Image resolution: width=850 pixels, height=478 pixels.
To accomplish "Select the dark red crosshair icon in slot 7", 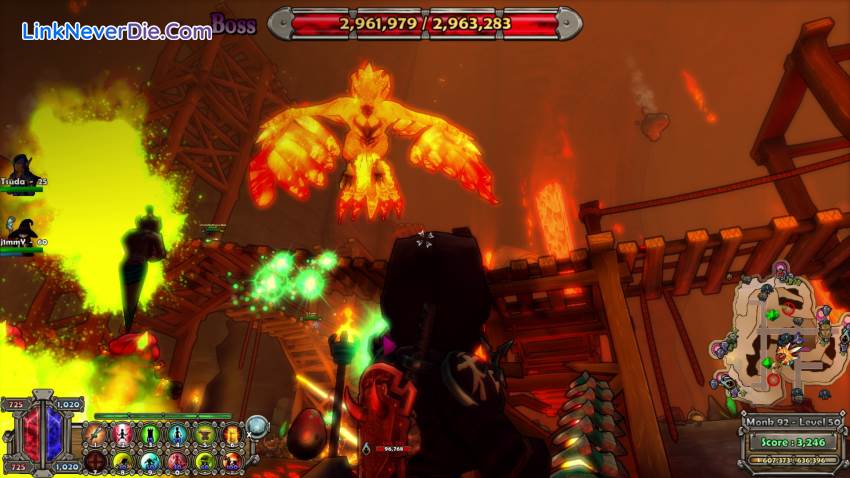I will 96,461.
